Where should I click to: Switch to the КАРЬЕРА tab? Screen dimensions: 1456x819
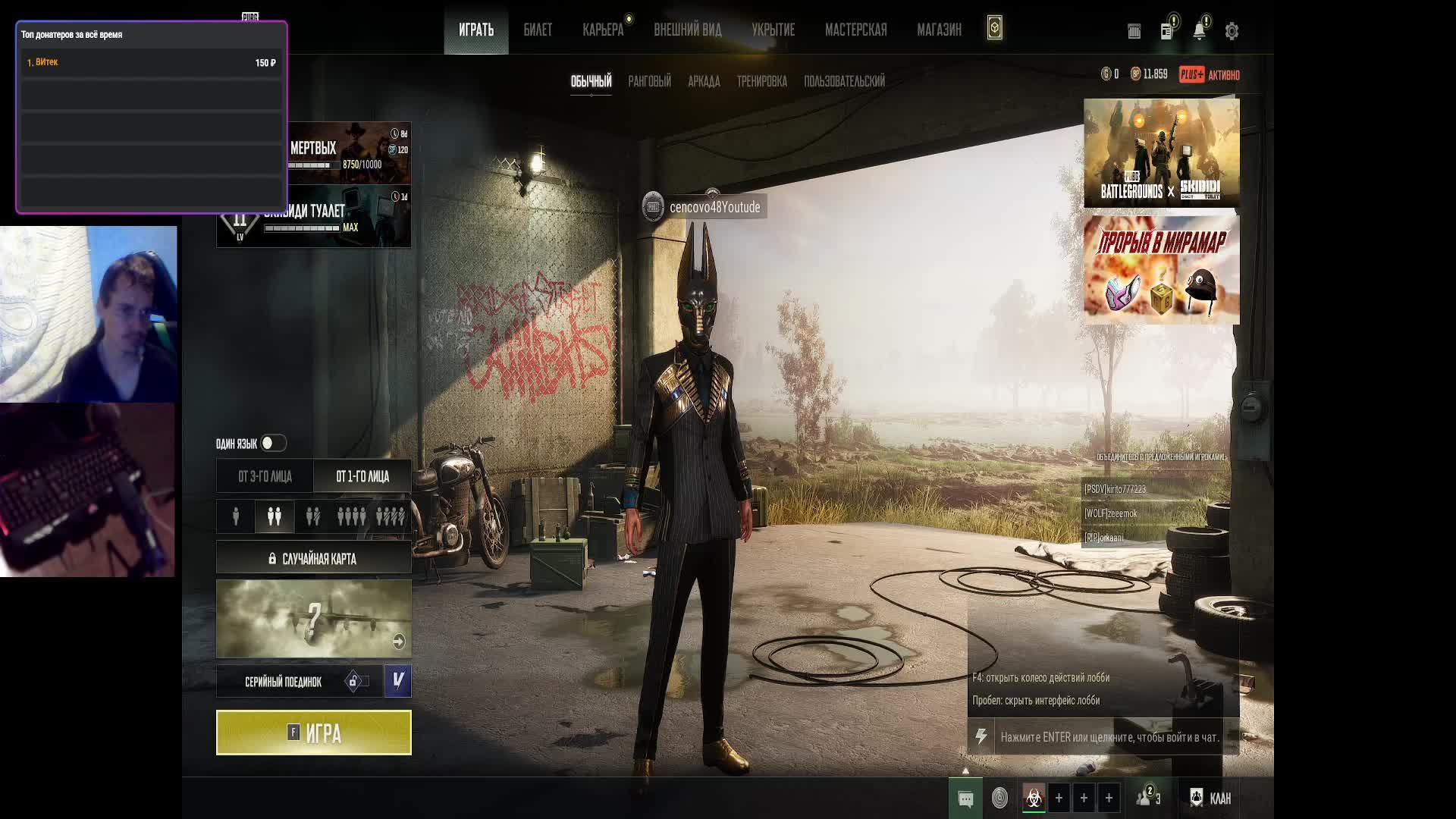click(603, 30)
